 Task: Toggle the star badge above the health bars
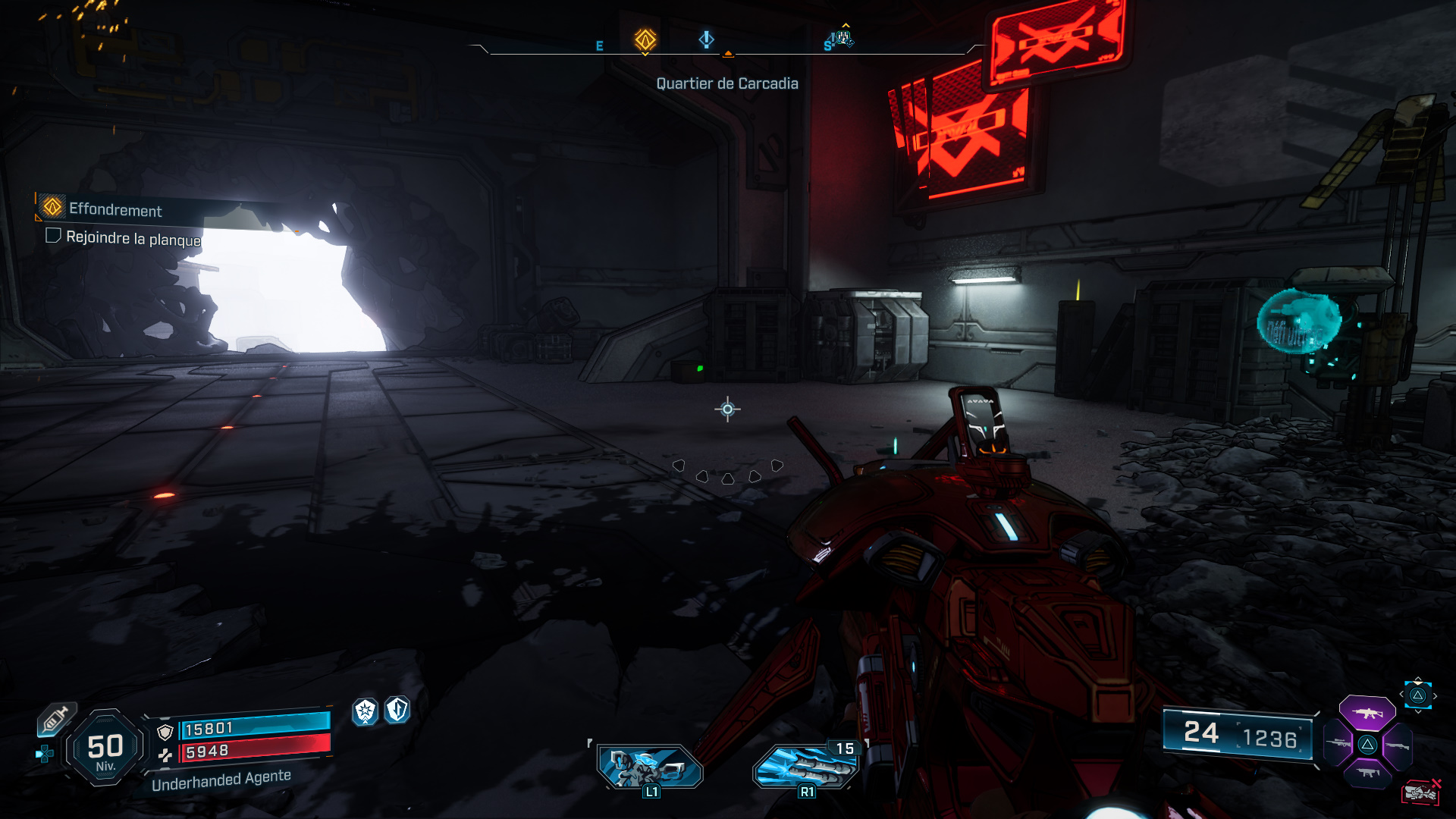point(366,712)
